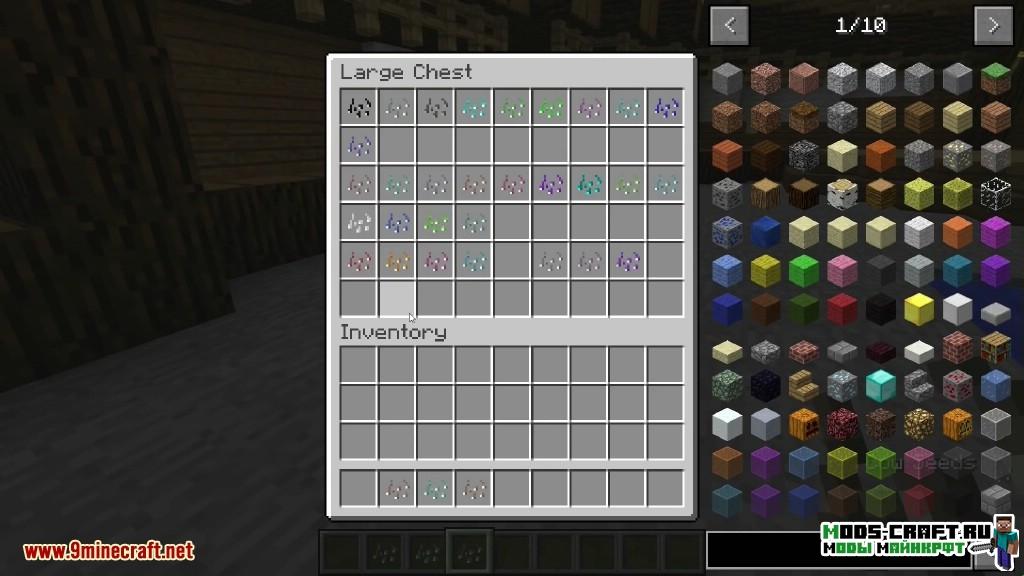Select the glowstone block
Viewport: 1024px width, 576px height.
[x=920, y=424]
